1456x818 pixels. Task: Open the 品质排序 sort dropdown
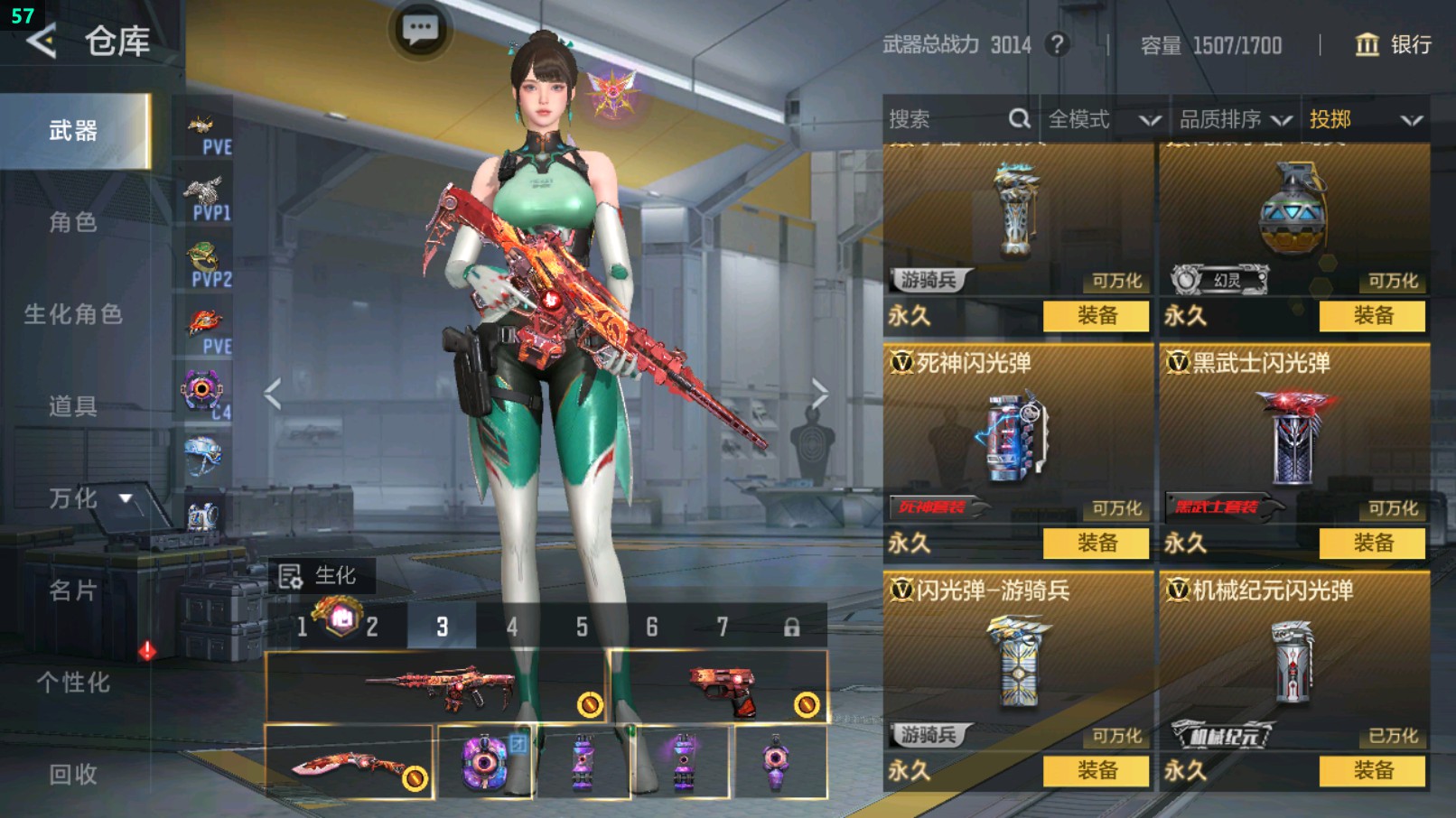[1234, 119]
